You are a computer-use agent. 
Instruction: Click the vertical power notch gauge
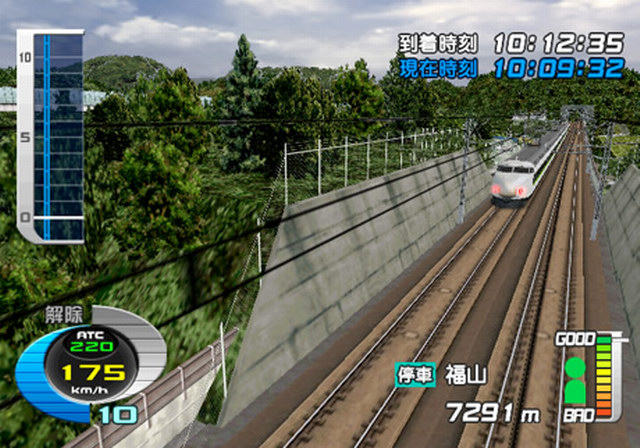48,135
